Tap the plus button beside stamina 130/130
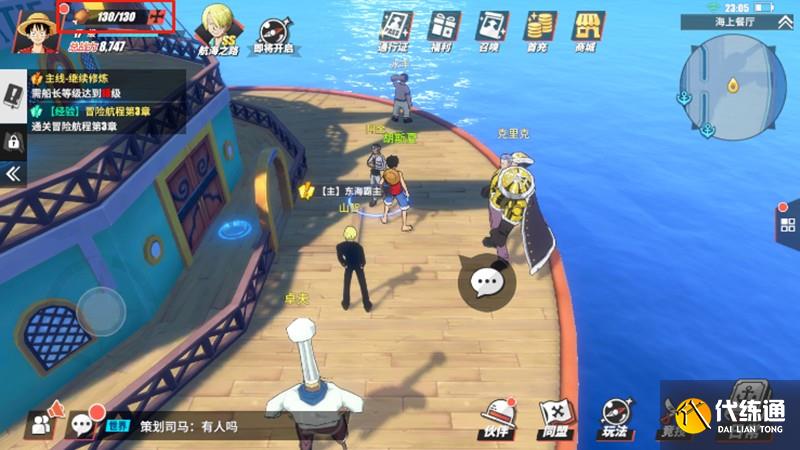 [157, 17]
